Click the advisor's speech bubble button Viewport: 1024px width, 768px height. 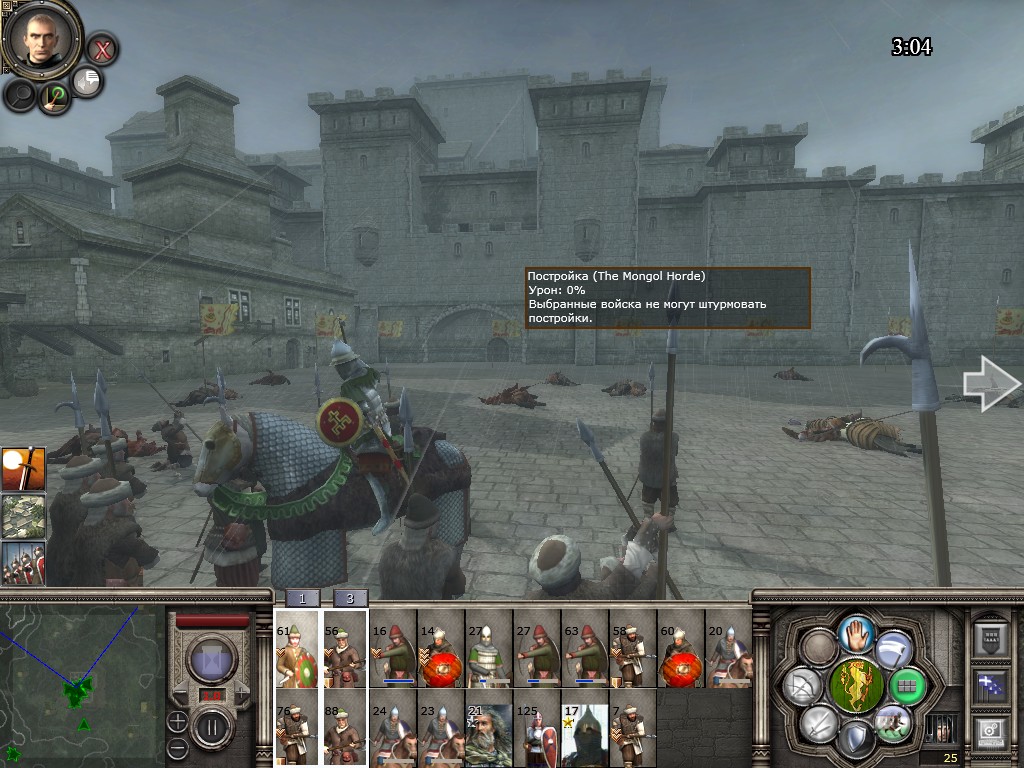[88, 82]
